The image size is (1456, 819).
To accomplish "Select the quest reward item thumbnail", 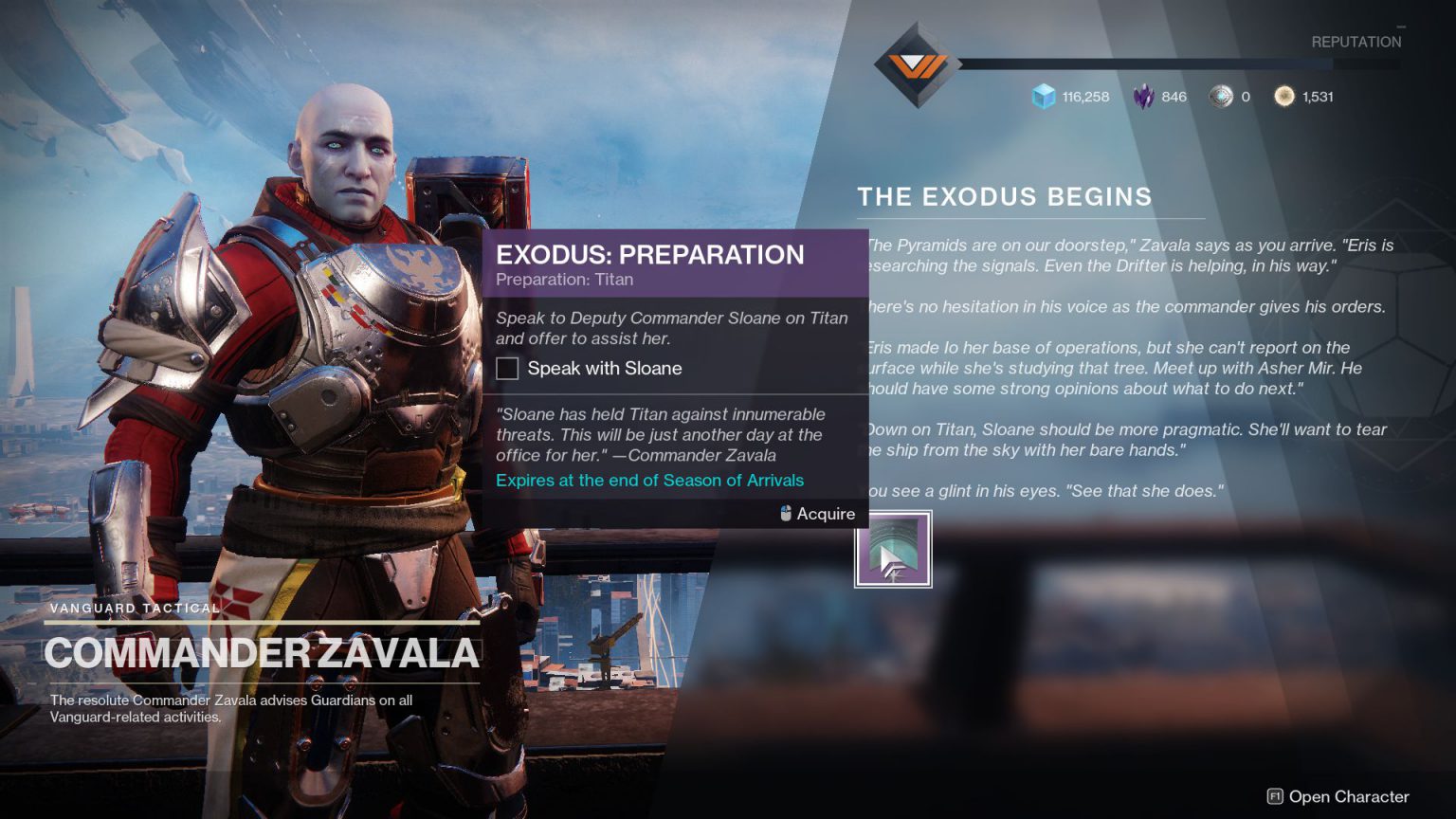I will 893,548.
